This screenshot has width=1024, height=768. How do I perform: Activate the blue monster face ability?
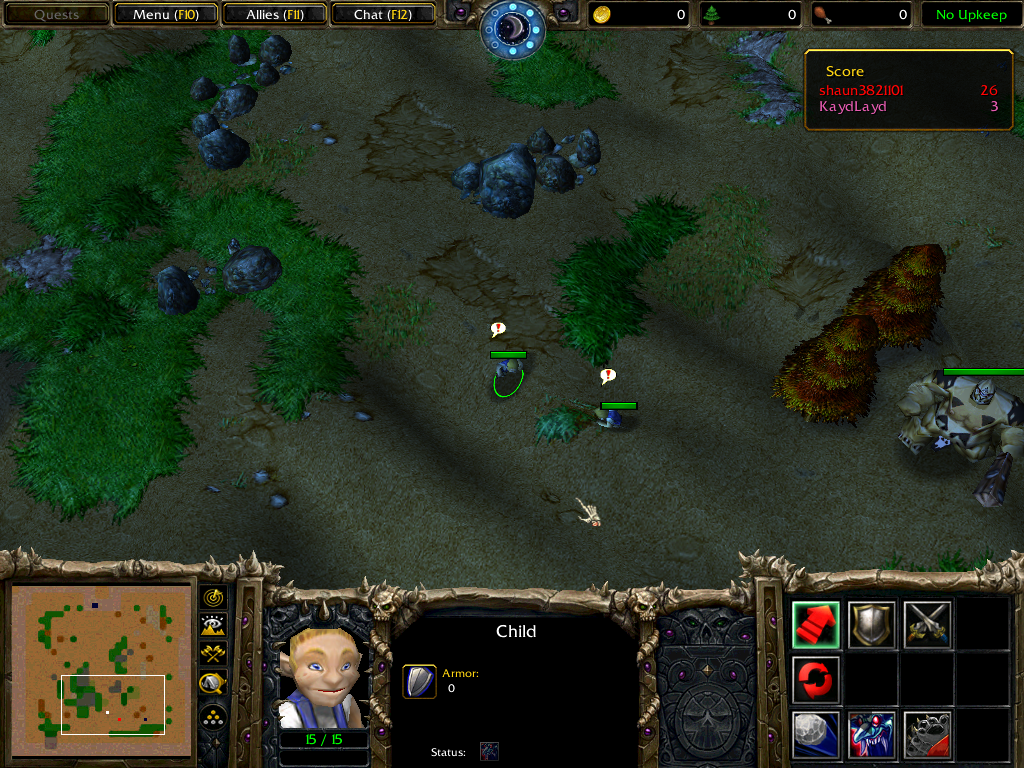point(871,735)
